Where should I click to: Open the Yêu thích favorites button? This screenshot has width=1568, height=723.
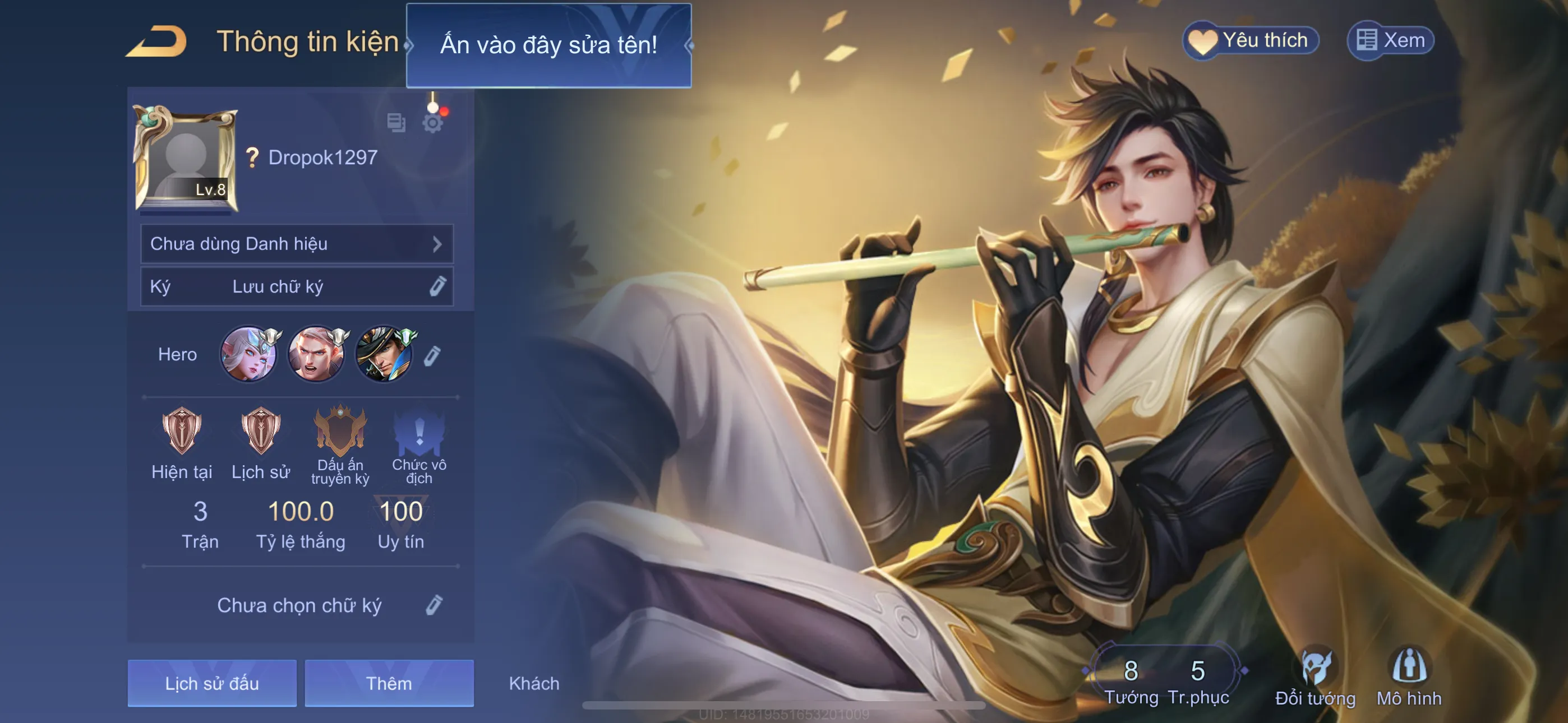coord(1250,41)
